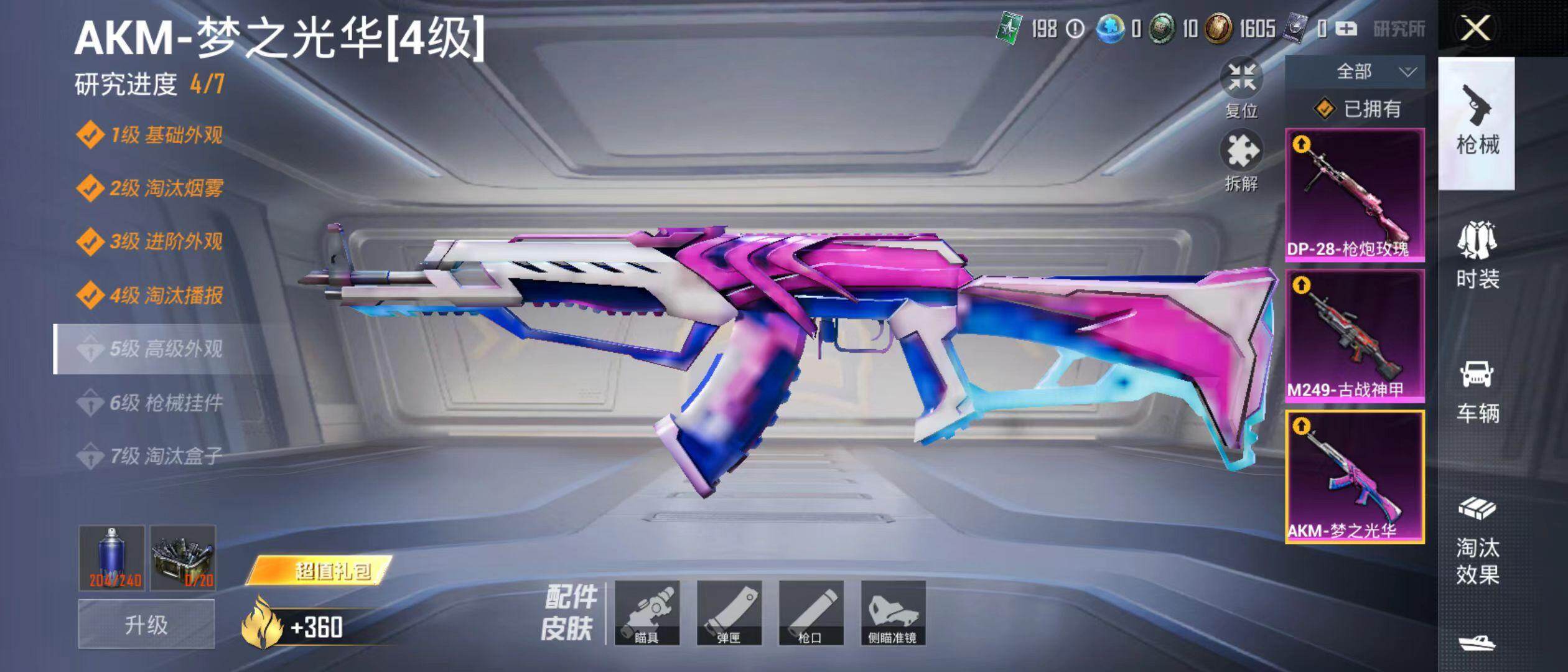This screenshot has height=672, width=1568.
Task: Open the 全部 filter dropdown
Action: click(x=1355, y=72)
